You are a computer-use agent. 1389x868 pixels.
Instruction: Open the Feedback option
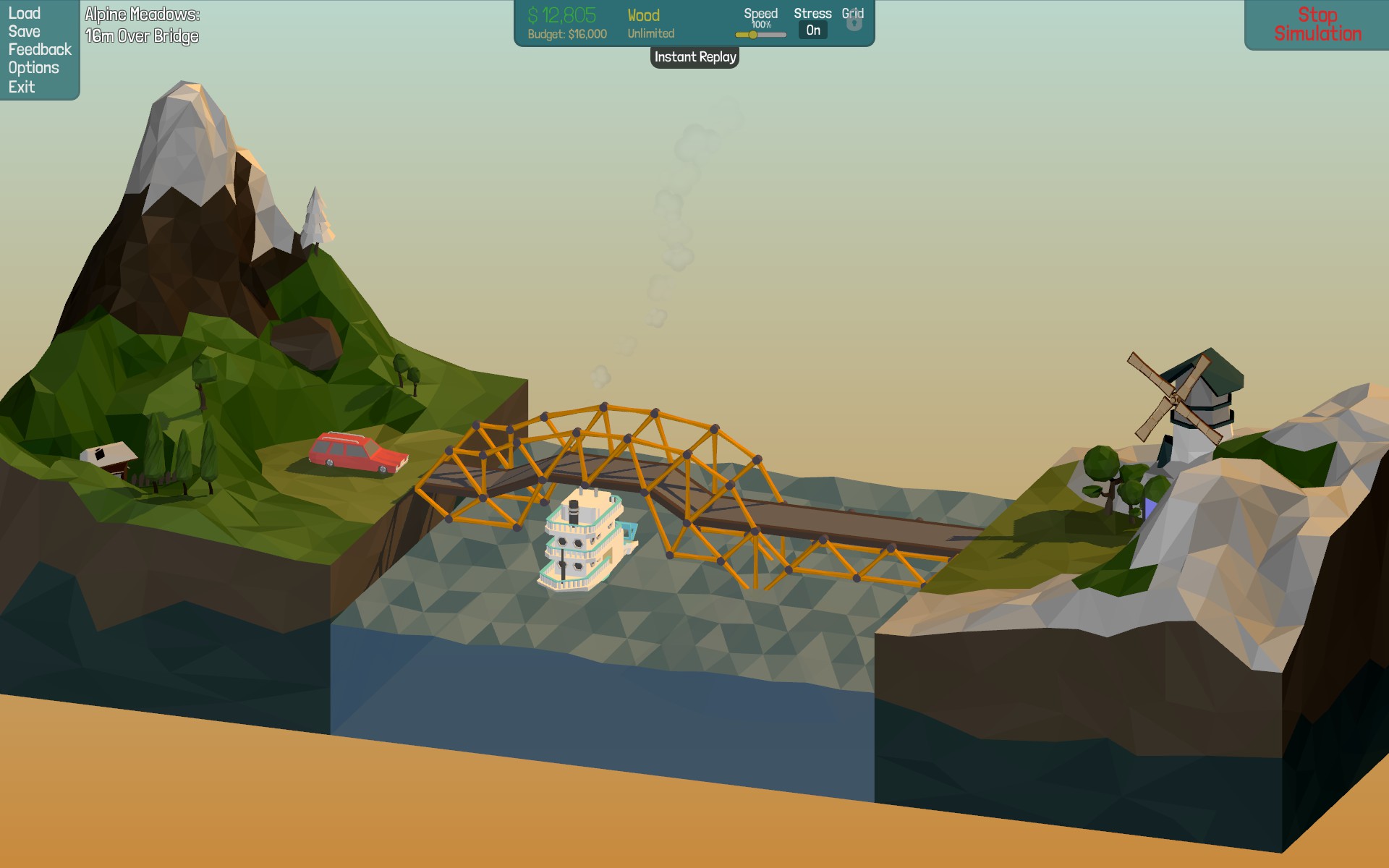pyautogui.click(x=40, y=50)
